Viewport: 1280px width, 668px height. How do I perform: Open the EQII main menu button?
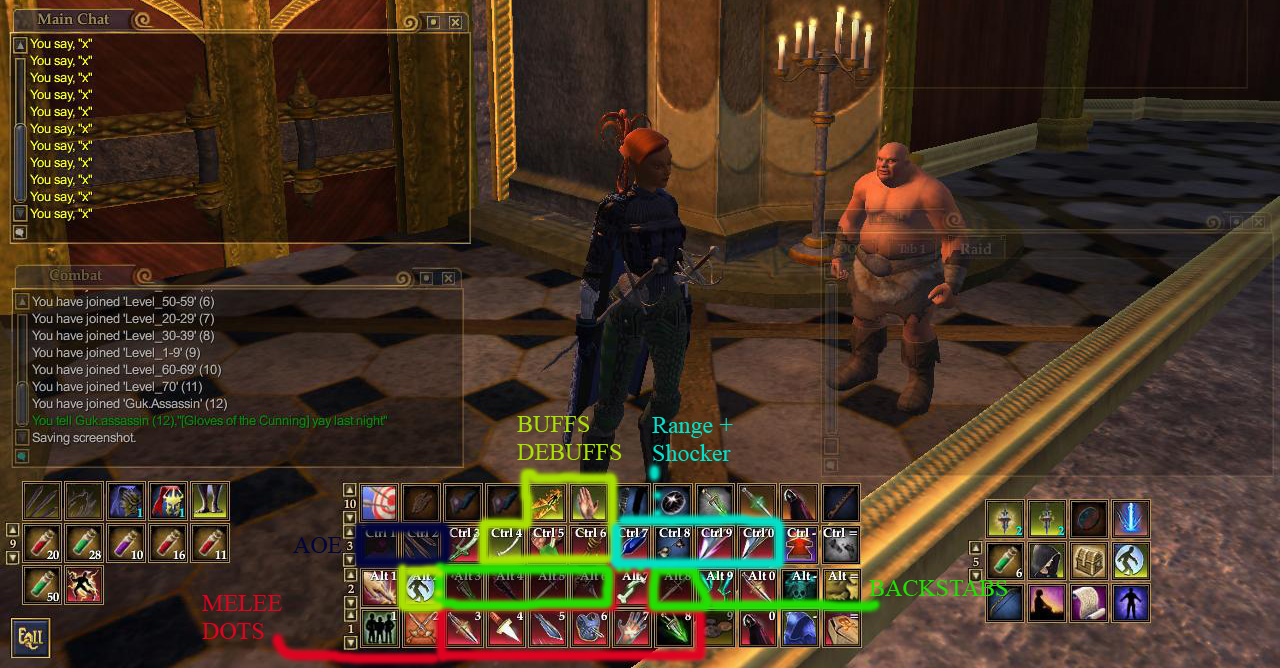(31, 637)
